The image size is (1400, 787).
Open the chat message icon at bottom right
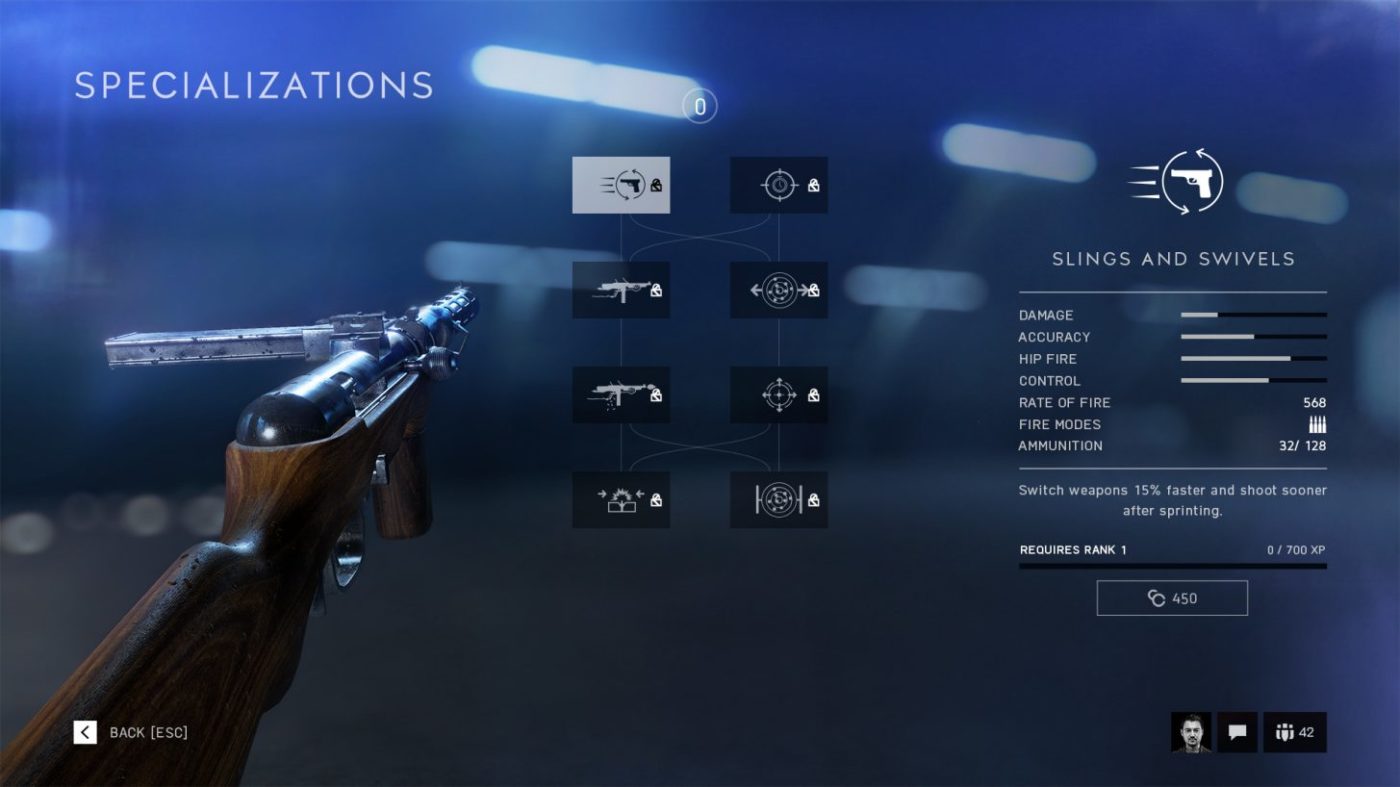click(x=1236, y=733)
